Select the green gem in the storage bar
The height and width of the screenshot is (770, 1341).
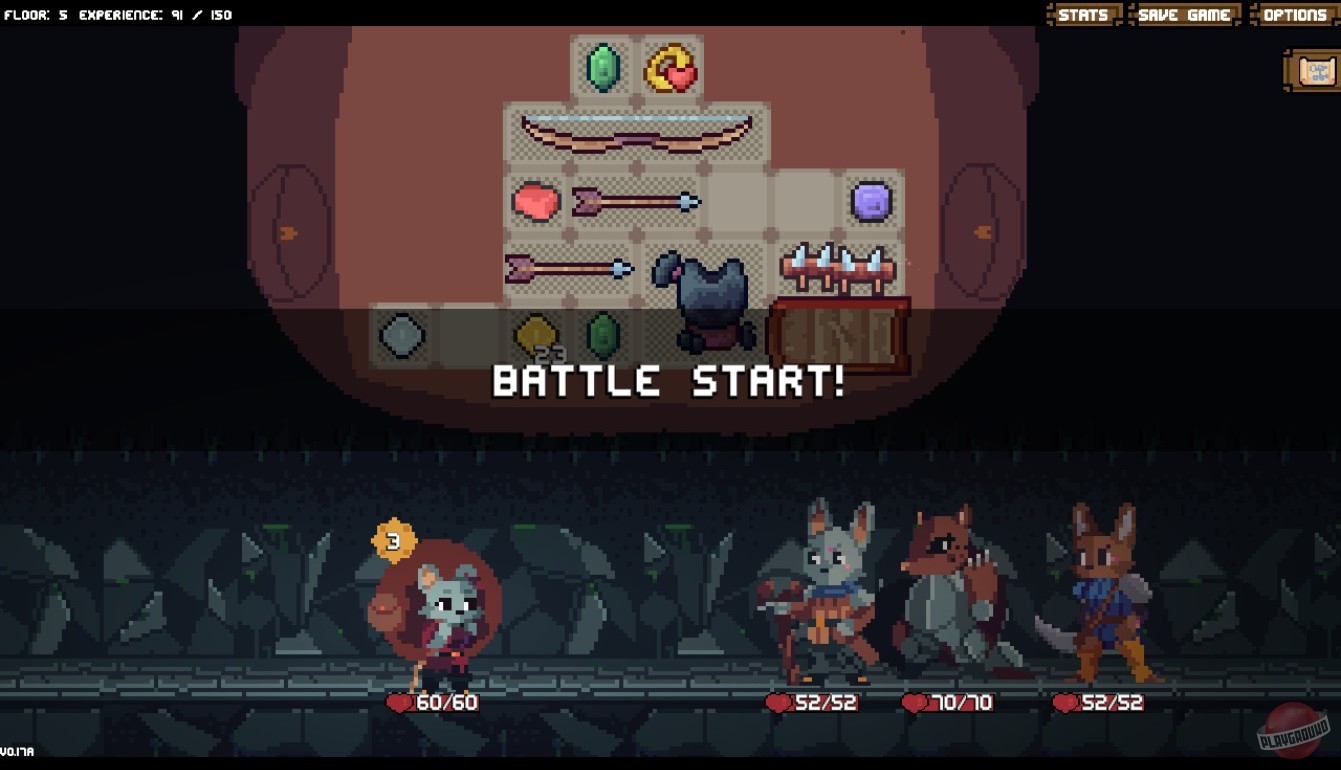[604, 338]
